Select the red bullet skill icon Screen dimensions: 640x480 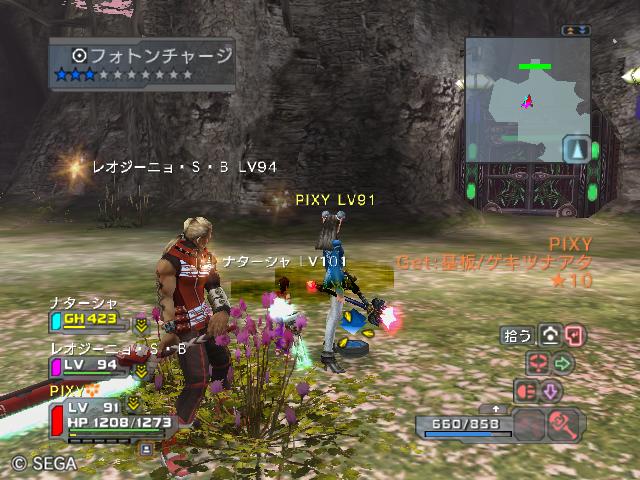pos(526,390)
